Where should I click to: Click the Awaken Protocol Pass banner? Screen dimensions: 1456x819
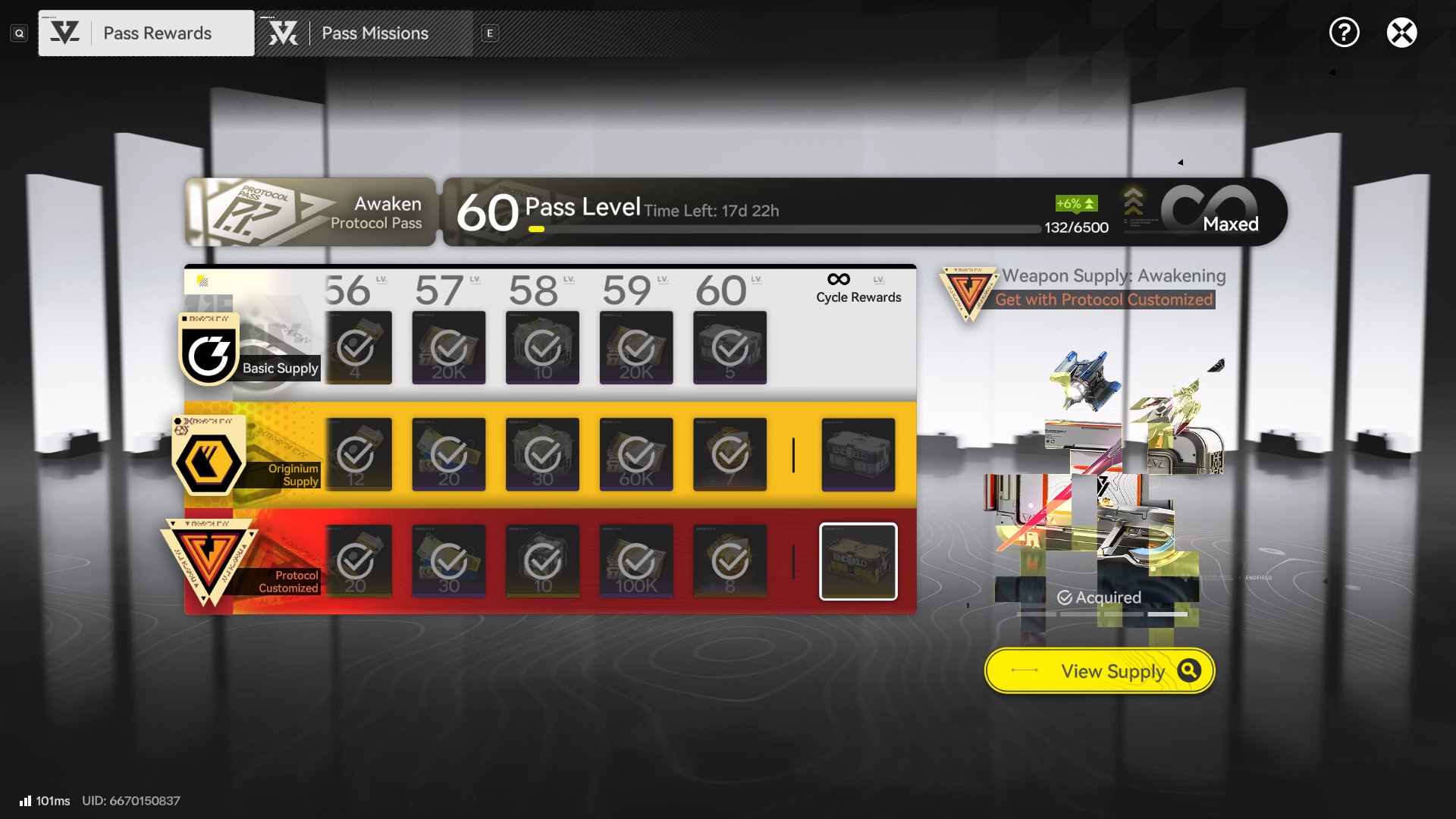click(310, 212)
